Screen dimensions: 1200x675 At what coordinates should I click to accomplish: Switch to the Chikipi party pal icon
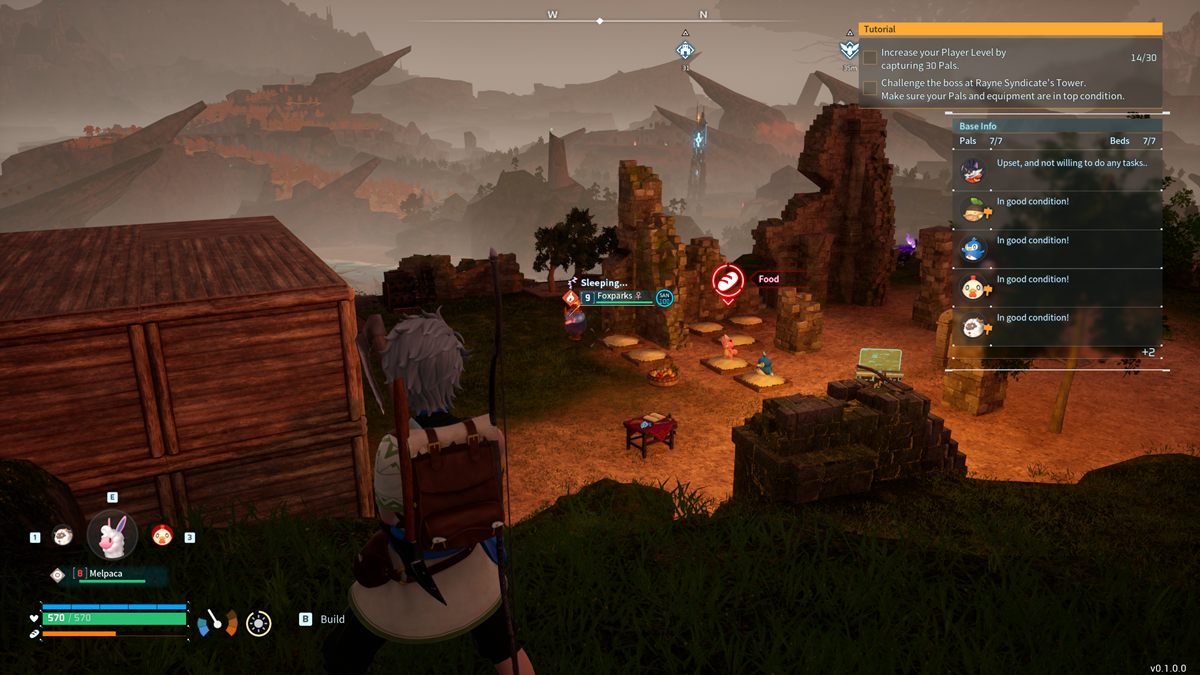tap(161, 536)
